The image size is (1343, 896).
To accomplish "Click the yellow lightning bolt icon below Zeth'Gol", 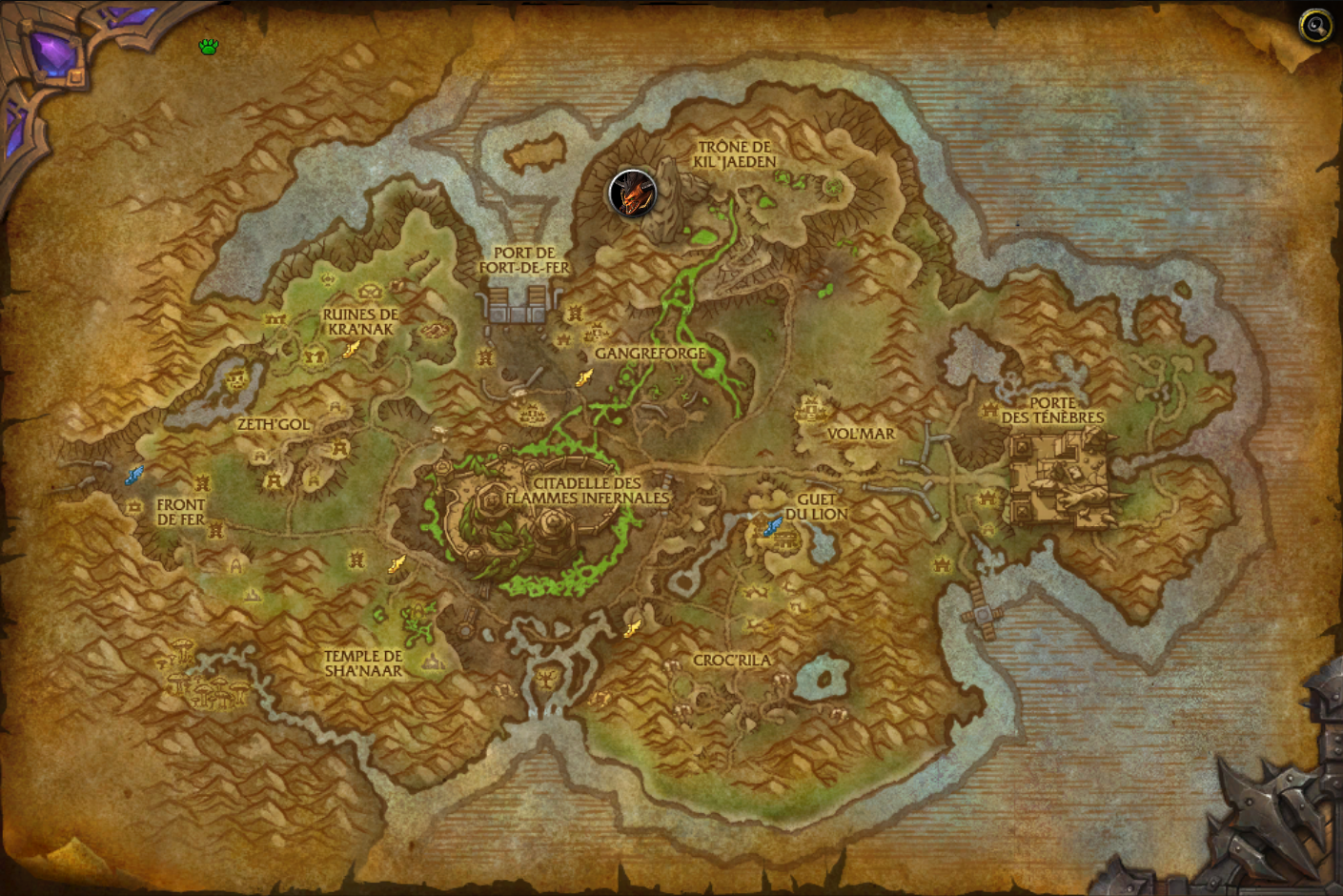I will 397,564.
